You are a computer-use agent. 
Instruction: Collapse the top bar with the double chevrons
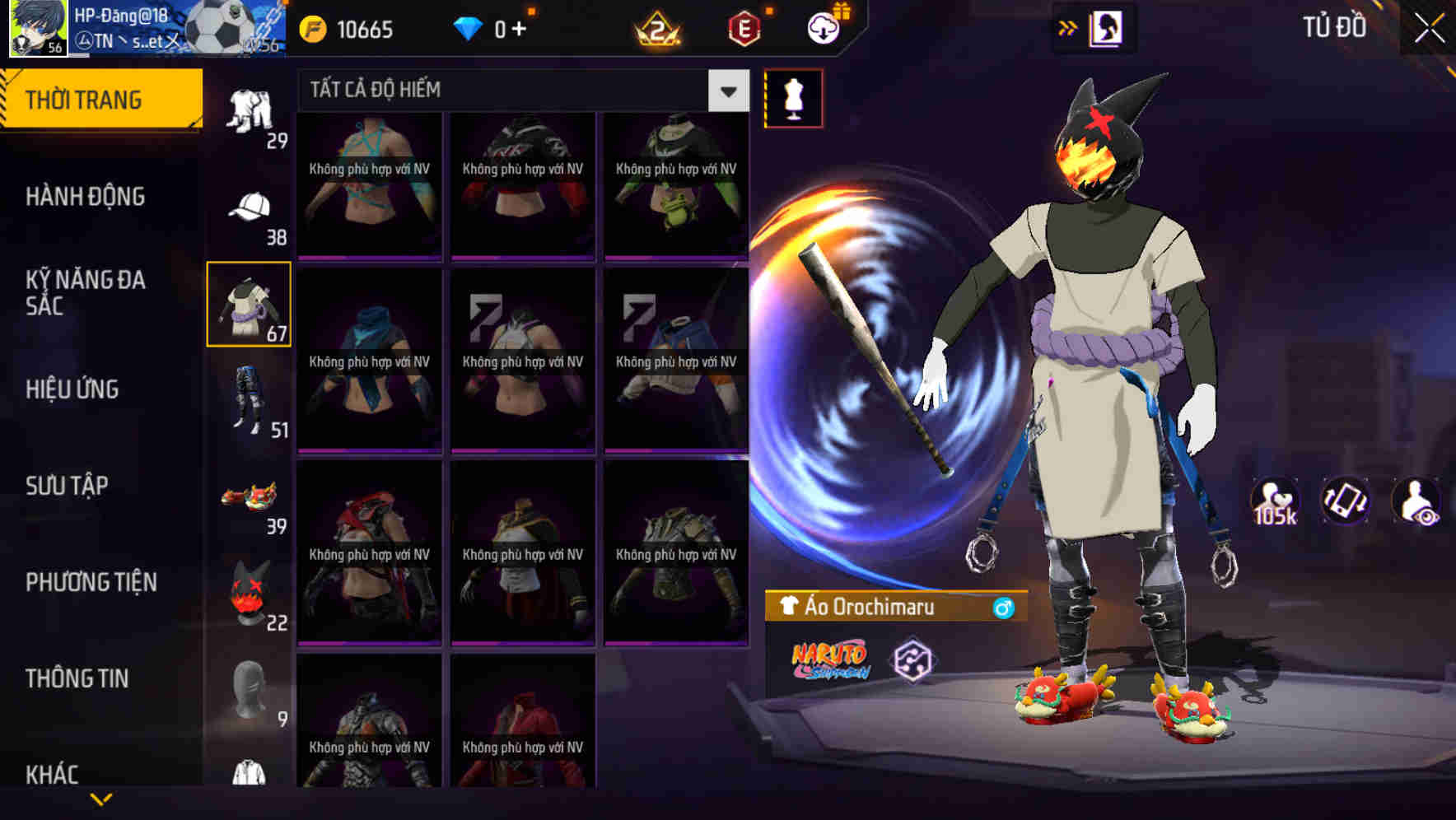pos(1068,27)
